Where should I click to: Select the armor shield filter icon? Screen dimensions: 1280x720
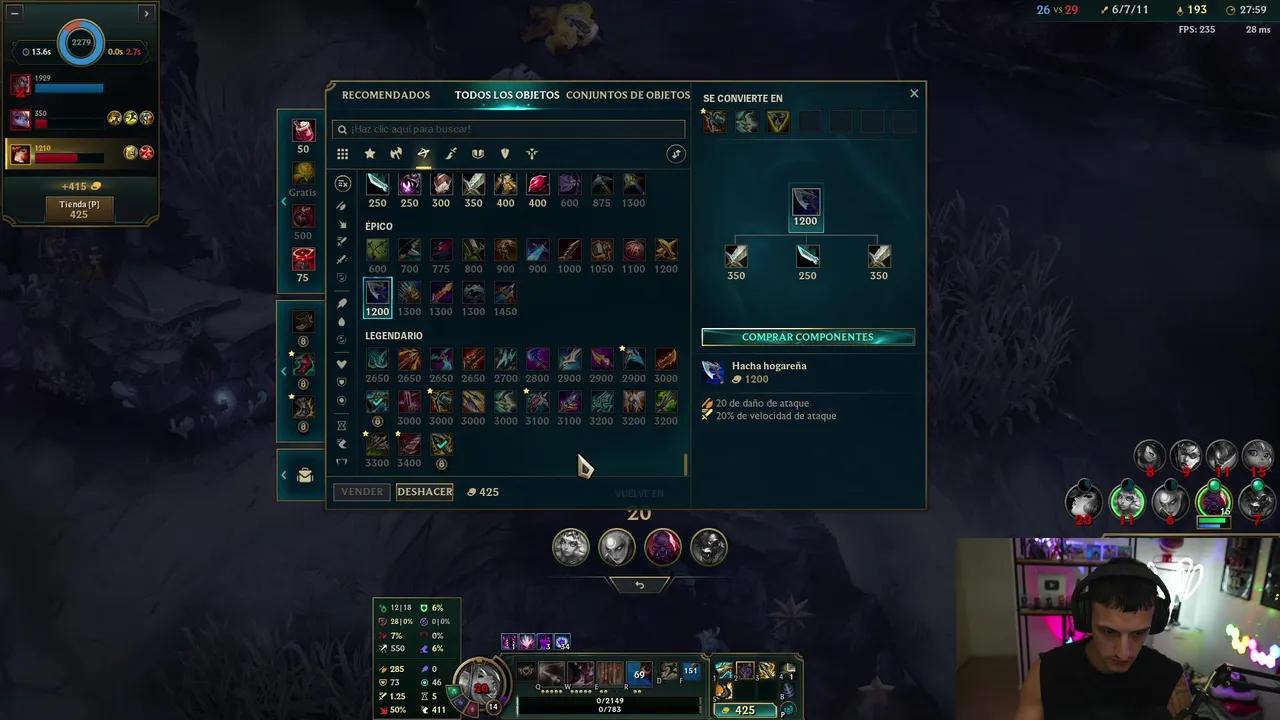478,153
